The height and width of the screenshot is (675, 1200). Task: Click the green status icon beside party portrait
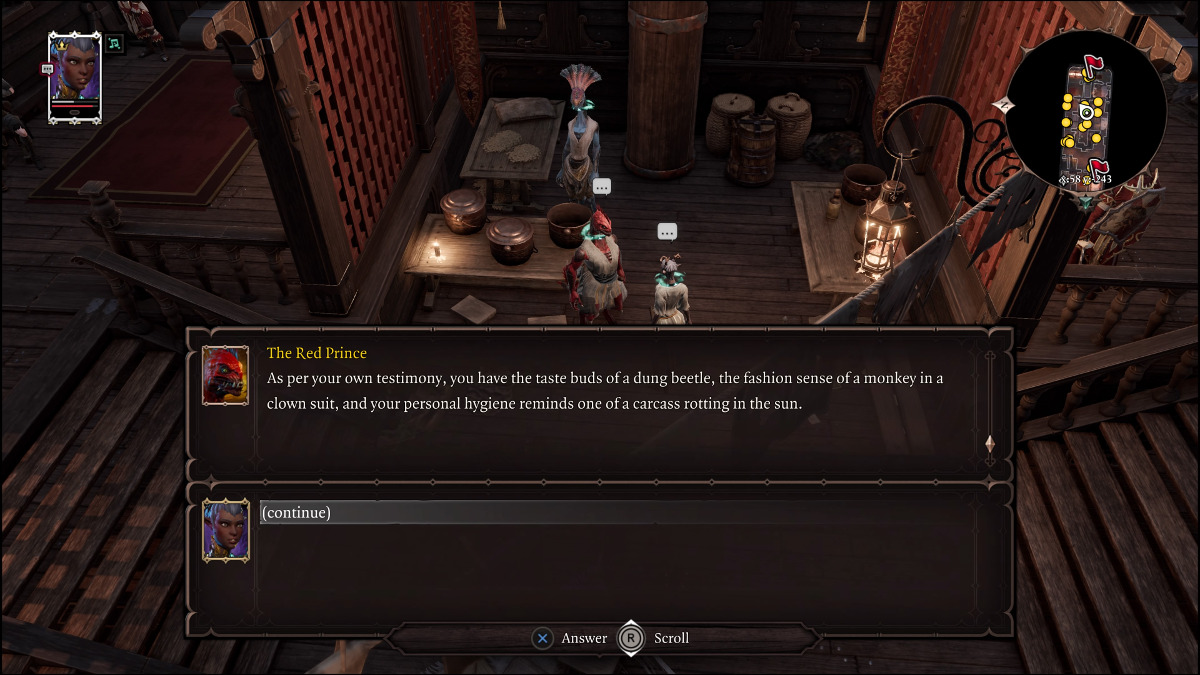(x=114, y=44)
